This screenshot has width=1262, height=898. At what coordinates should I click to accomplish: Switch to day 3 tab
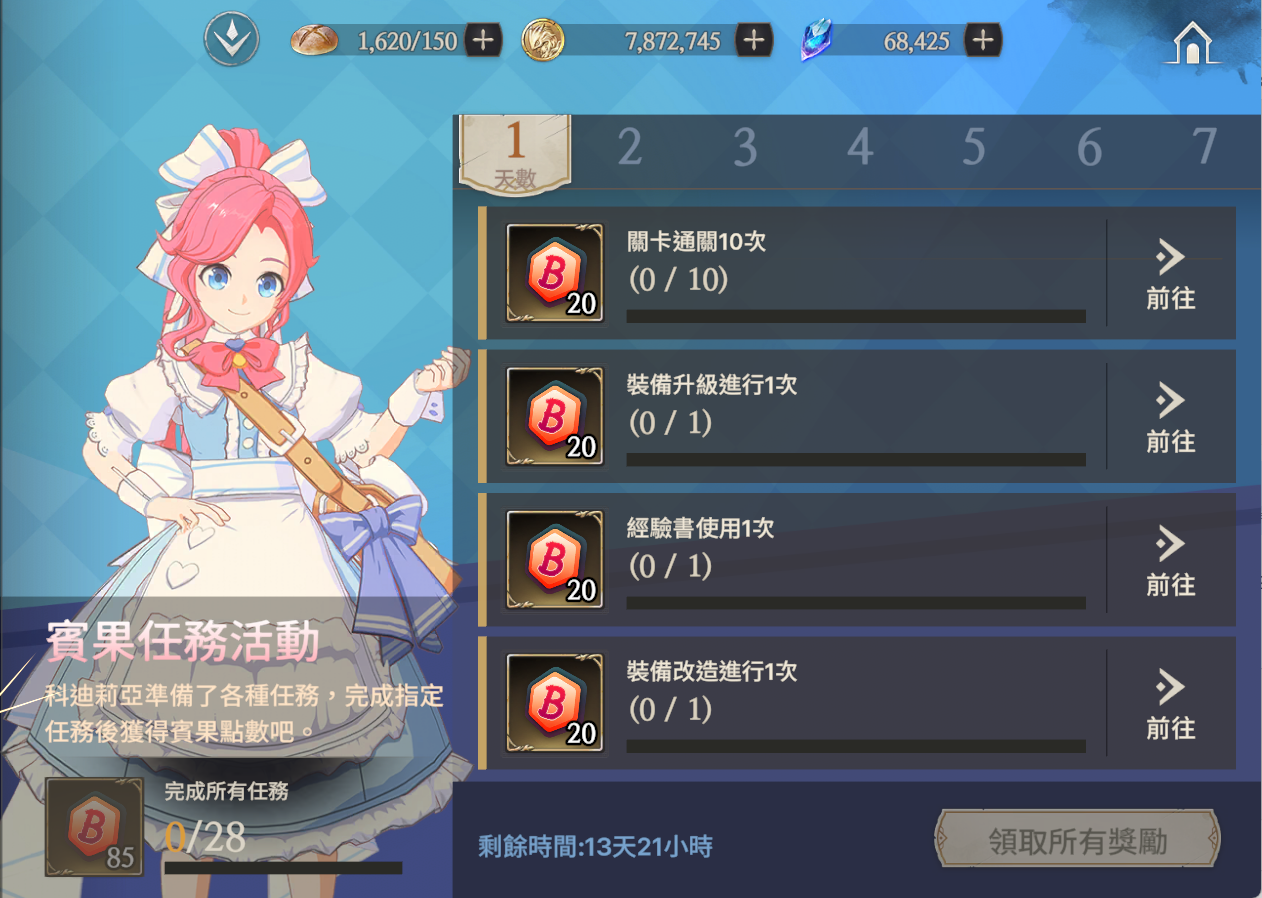pos(744,148)
